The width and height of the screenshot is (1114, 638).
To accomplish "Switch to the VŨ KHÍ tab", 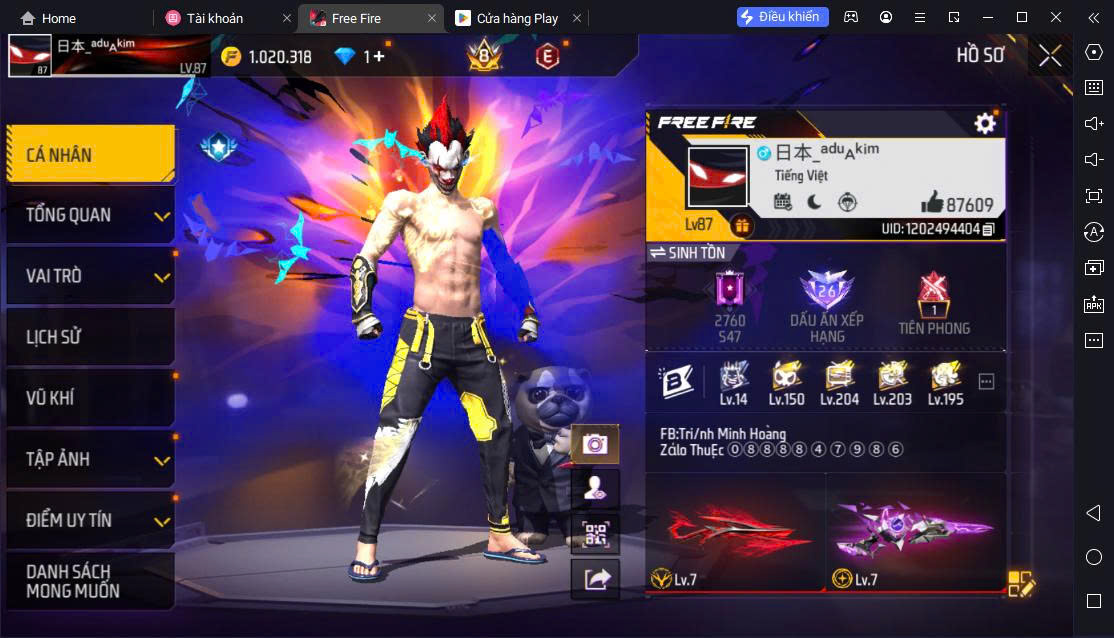I will (x=90, y=398).
